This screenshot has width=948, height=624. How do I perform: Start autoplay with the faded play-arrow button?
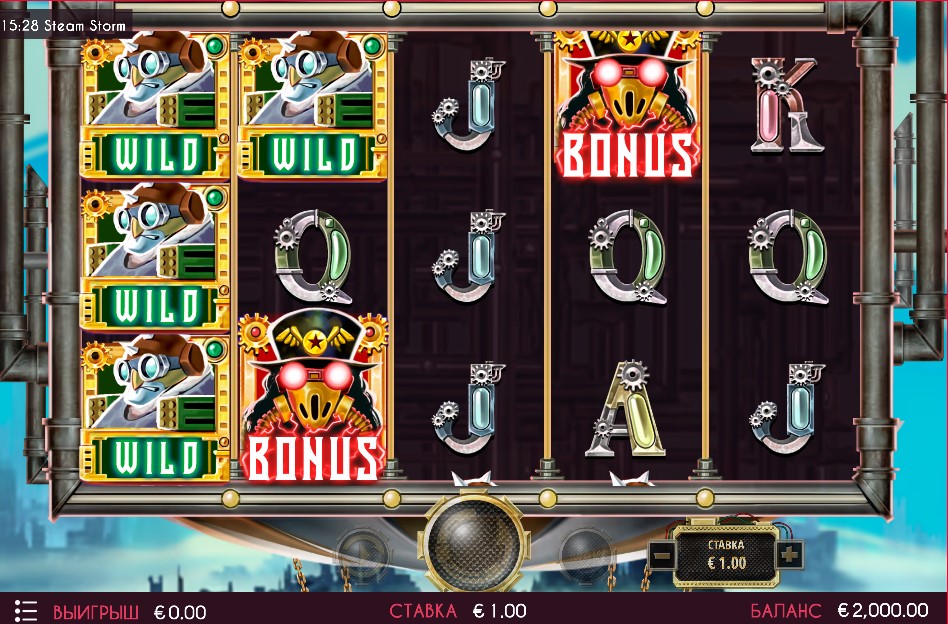click(x=361, y=553)
